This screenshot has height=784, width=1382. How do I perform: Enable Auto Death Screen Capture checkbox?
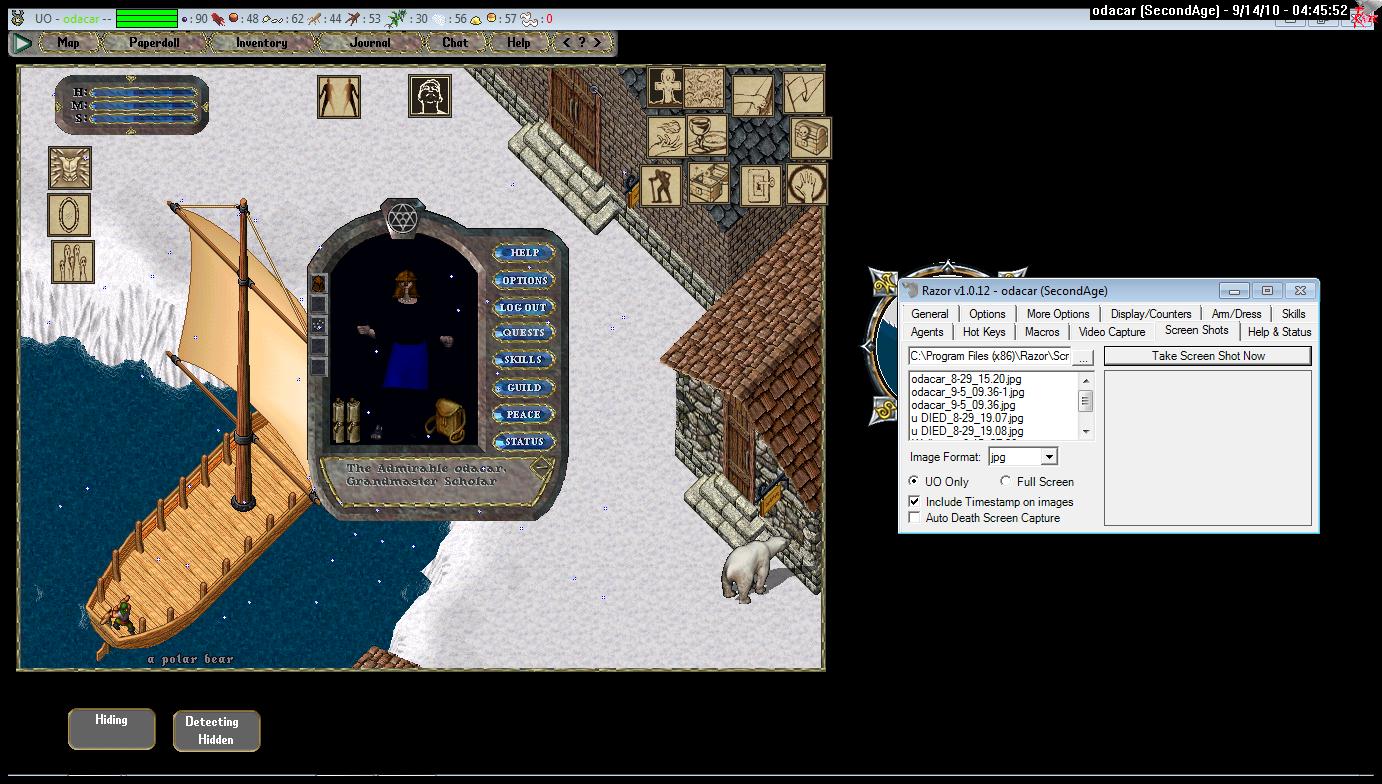click(914, 518)
